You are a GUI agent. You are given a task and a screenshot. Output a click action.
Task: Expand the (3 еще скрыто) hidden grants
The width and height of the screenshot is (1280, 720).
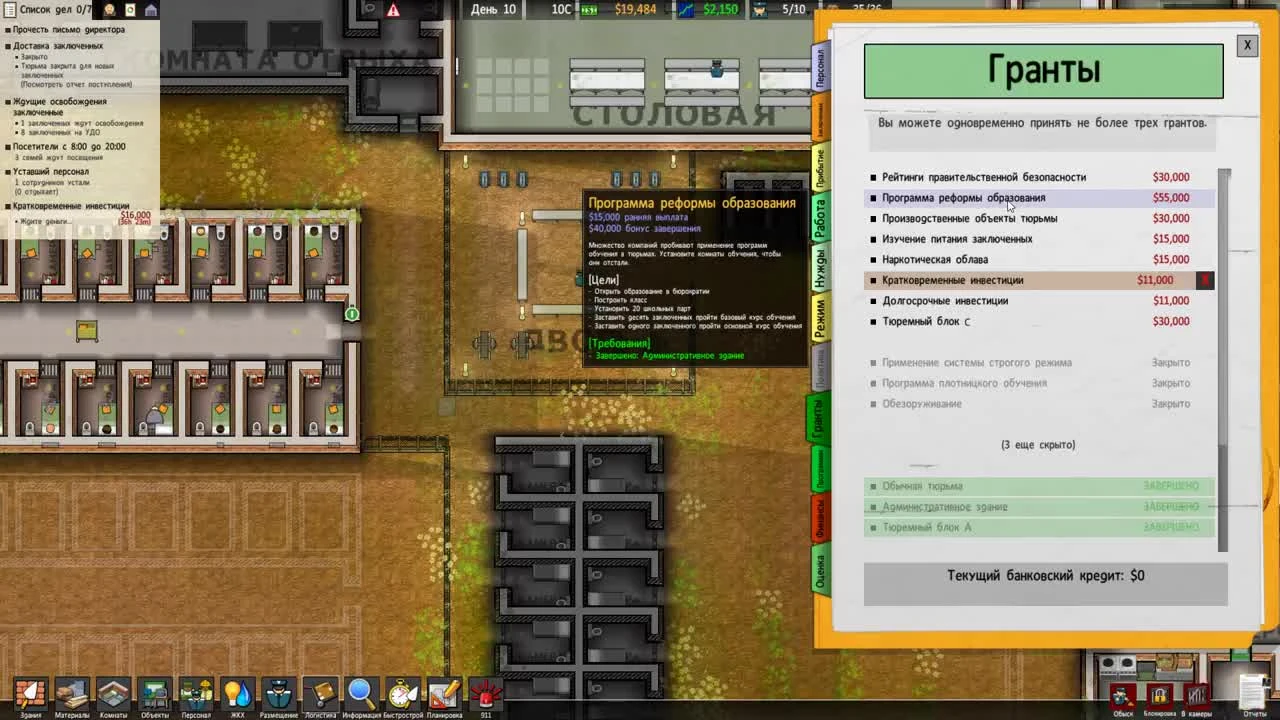point(1037,444)
